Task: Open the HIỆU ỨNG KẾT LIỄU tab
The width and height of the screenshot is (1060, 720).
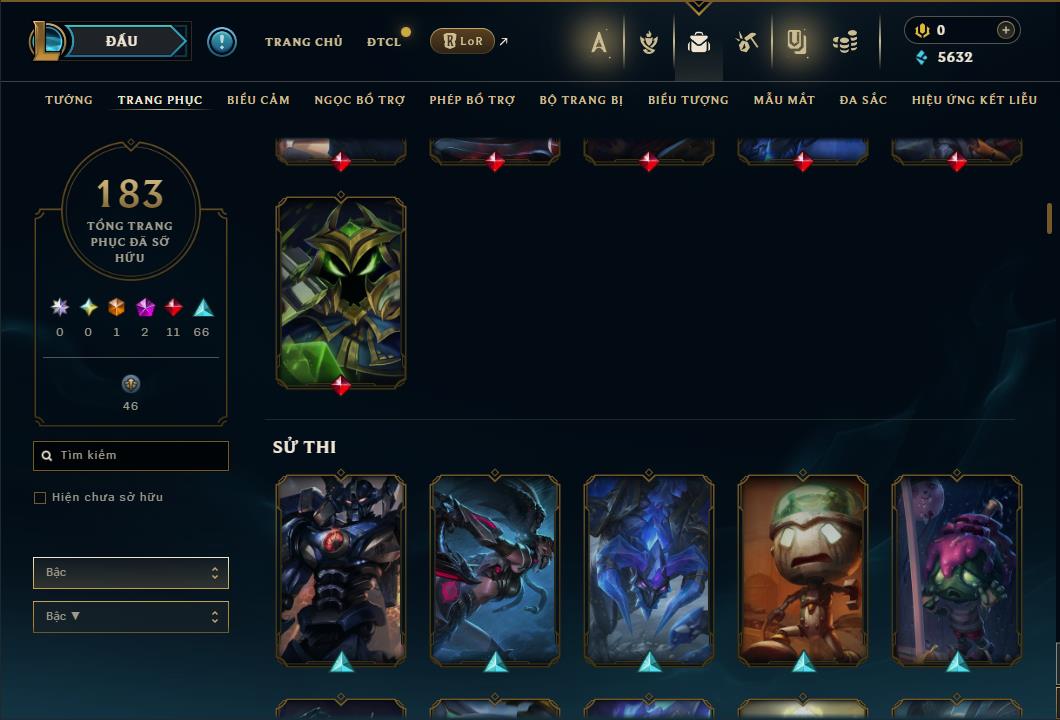Action: pyautogui.click(x=974, y=100)
